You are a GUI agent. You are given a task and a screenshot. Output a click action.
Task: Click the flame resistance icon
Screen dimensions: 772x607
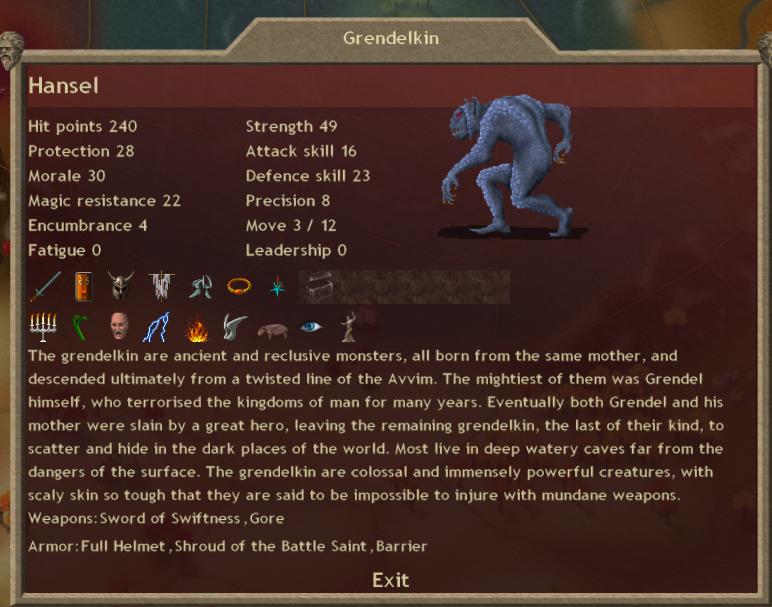click(x=195, y=327)
